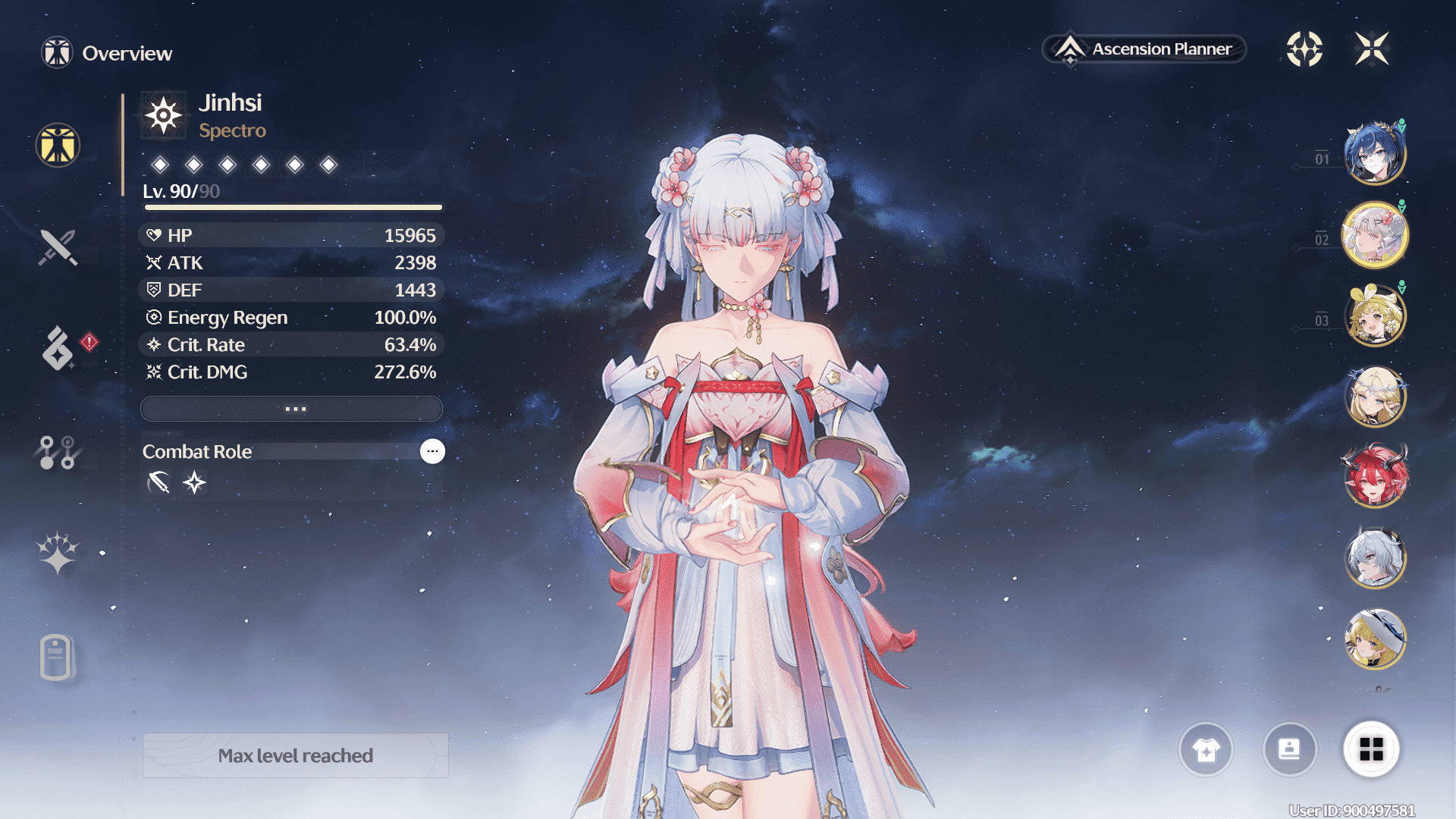Select the silver-haired character portrait
The image size is (1456, 819).
pos(1375,558)
